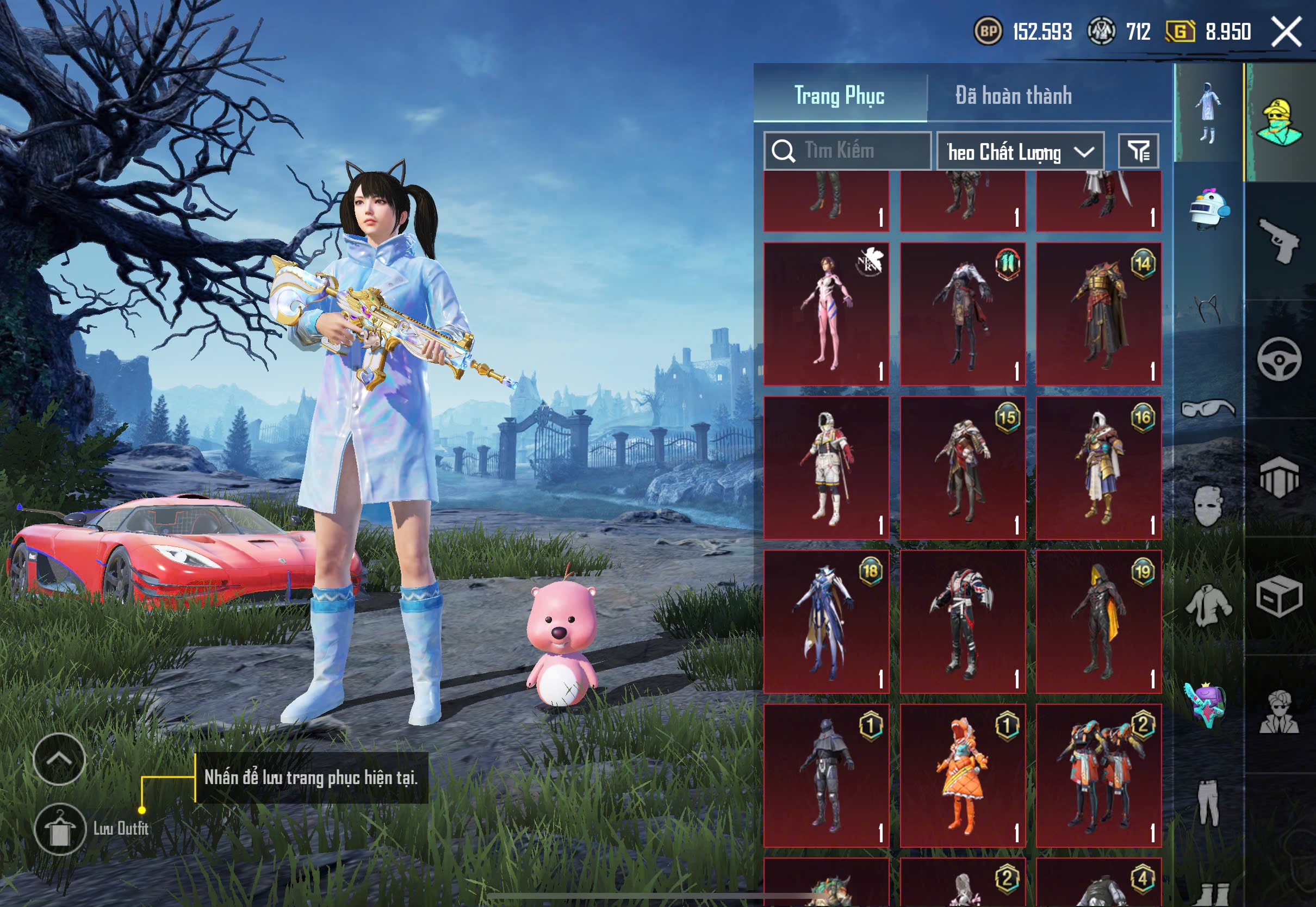Close the inventory with the X button
This screenshot has height=907, width=1316.
click(x=1286, y=32)
